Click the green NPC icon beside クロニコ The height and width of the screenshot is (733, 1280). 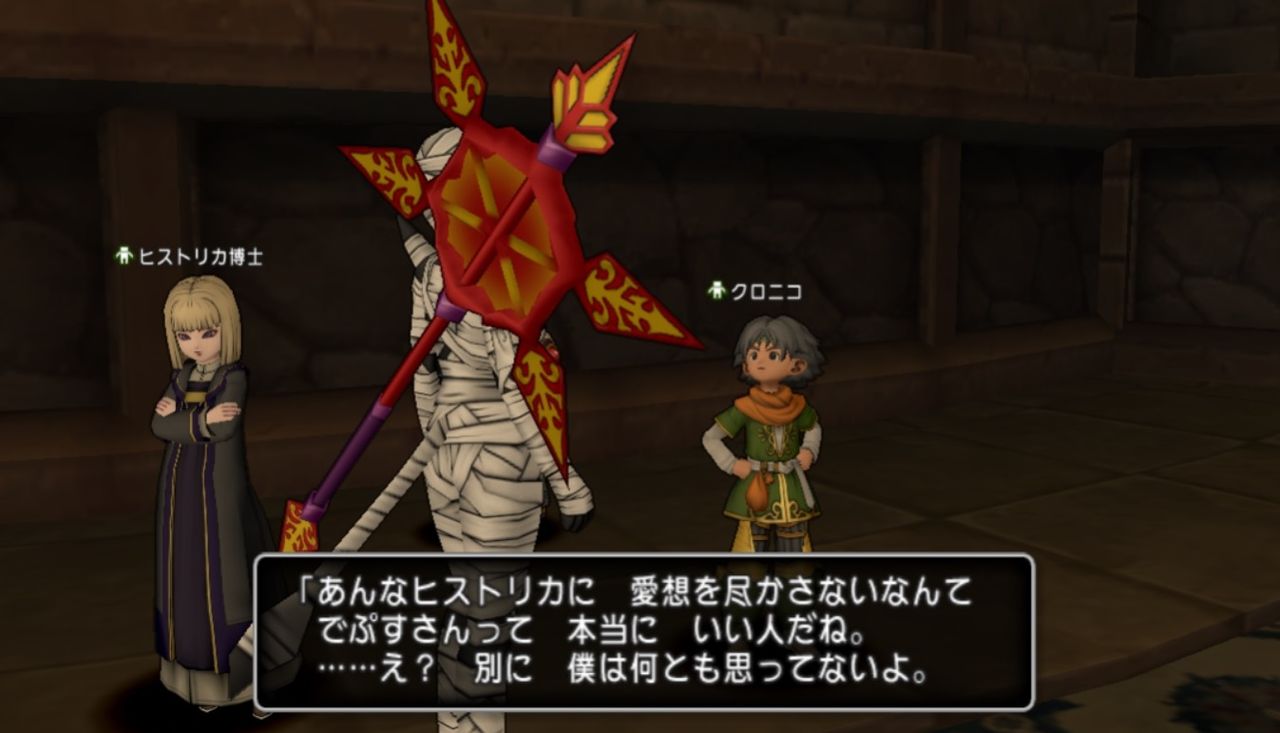point(716,292)
